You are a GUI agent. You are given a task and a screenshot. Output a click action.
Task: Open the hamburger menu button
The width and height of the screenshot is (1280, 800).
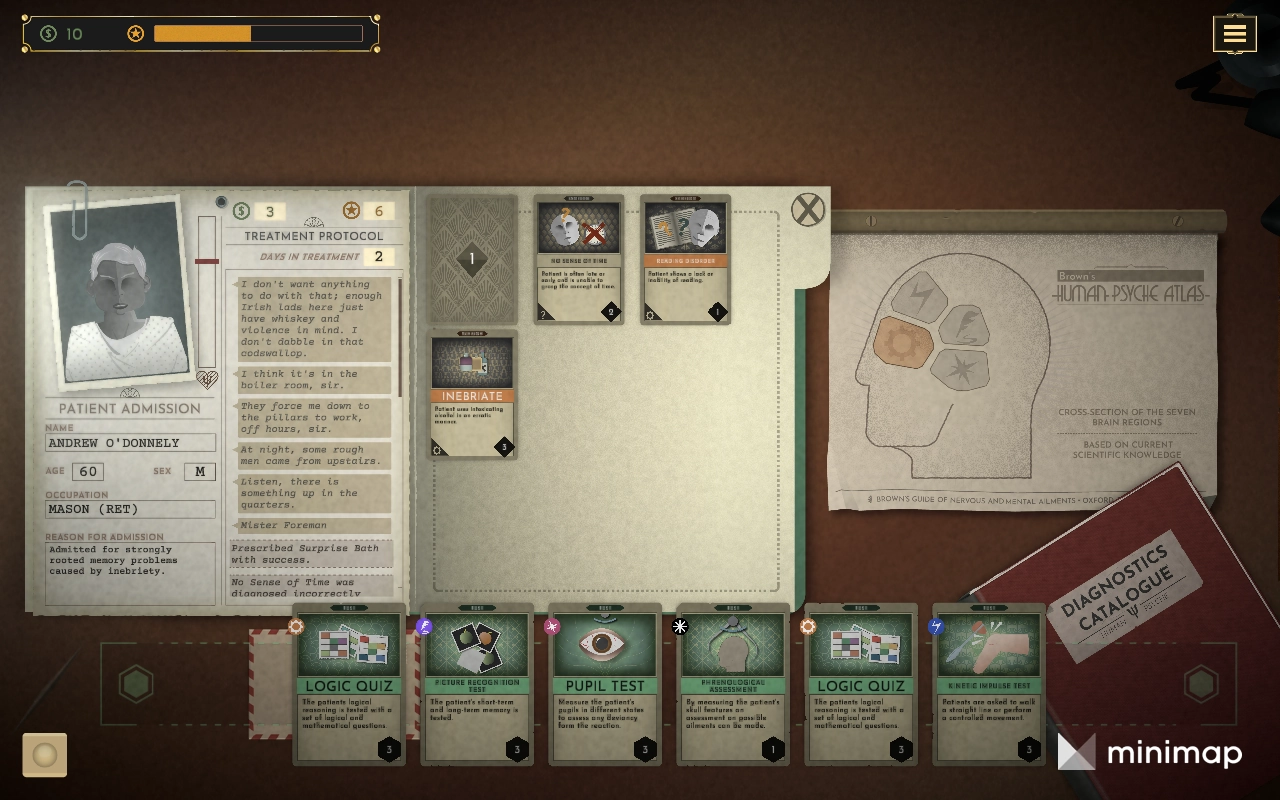(1234, 34)
